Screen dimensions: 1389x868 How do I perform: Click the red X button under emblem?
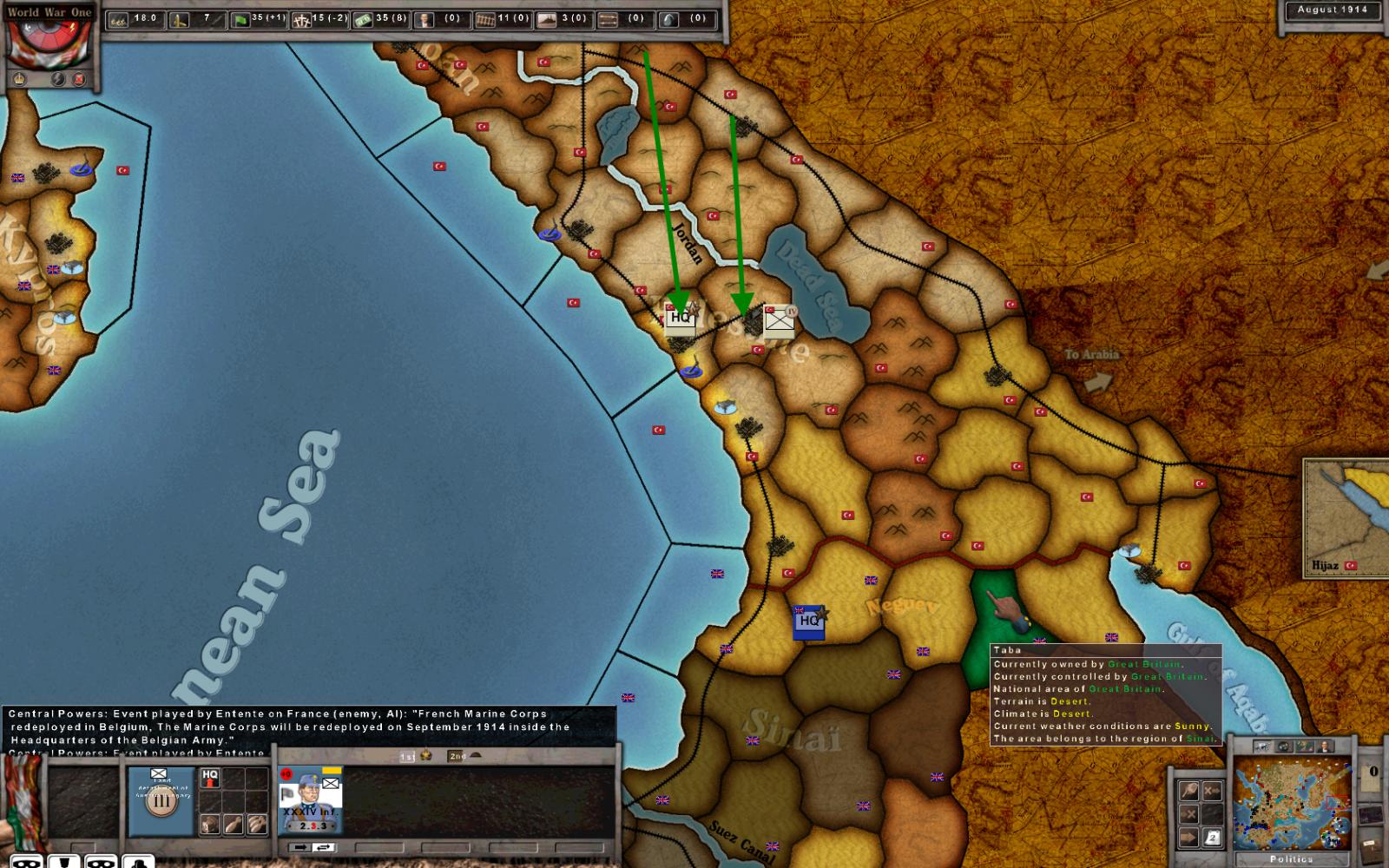click(x=80, y=80)
